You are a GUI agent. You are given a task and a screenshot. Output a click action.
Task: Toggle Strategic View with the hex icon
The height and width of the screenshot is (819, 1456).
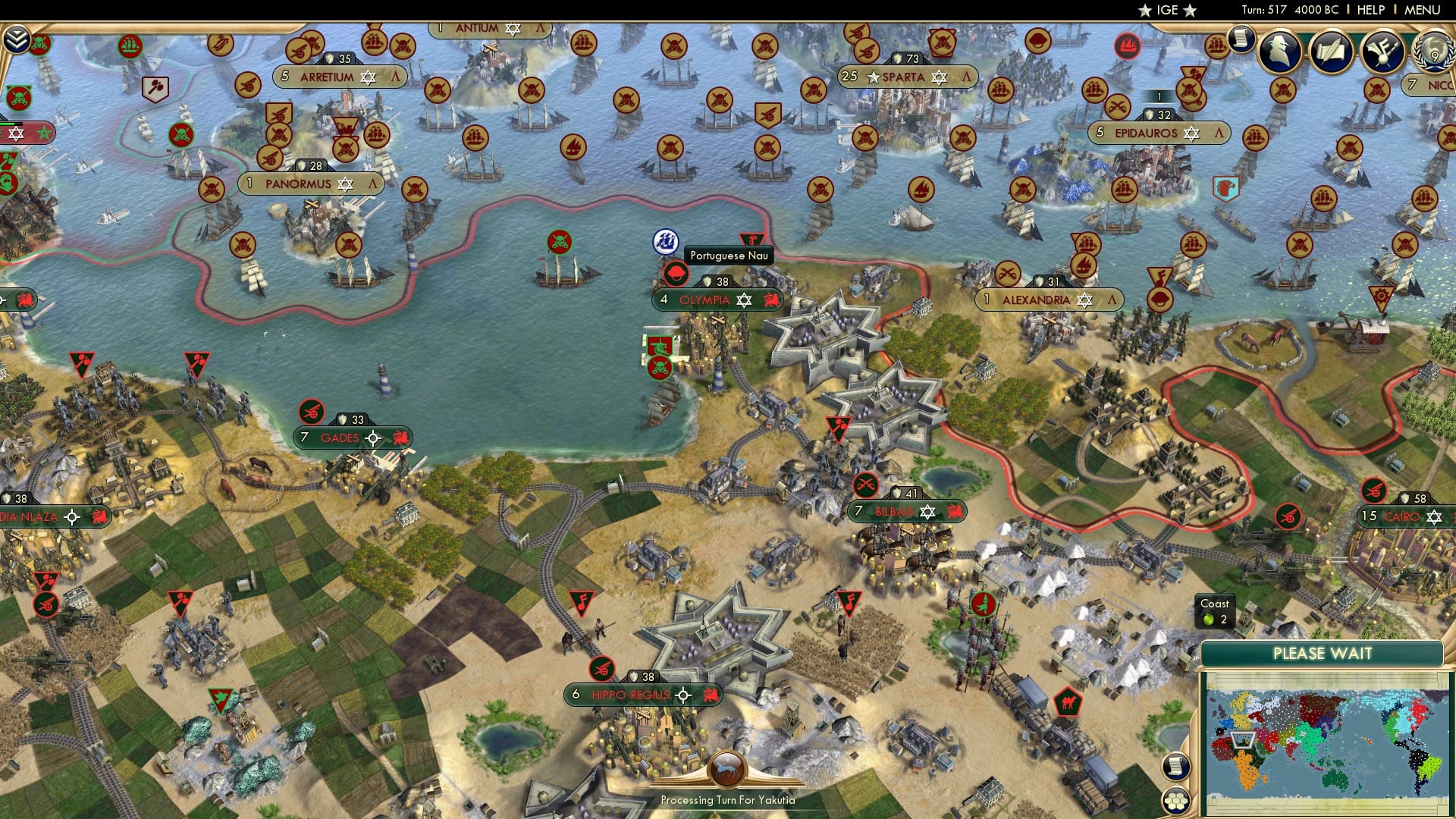click(x=1176, y=802)
